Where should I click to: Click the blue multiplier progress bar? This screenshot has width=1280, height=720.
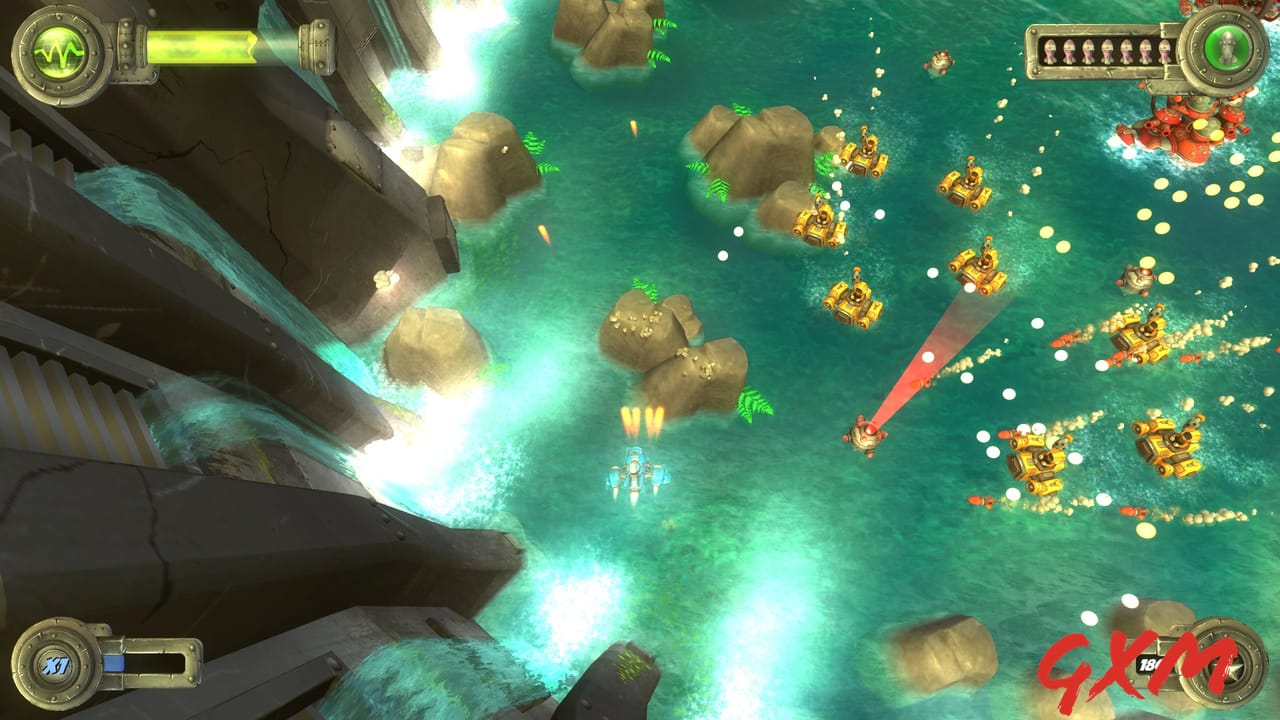(x=114, y=661)
